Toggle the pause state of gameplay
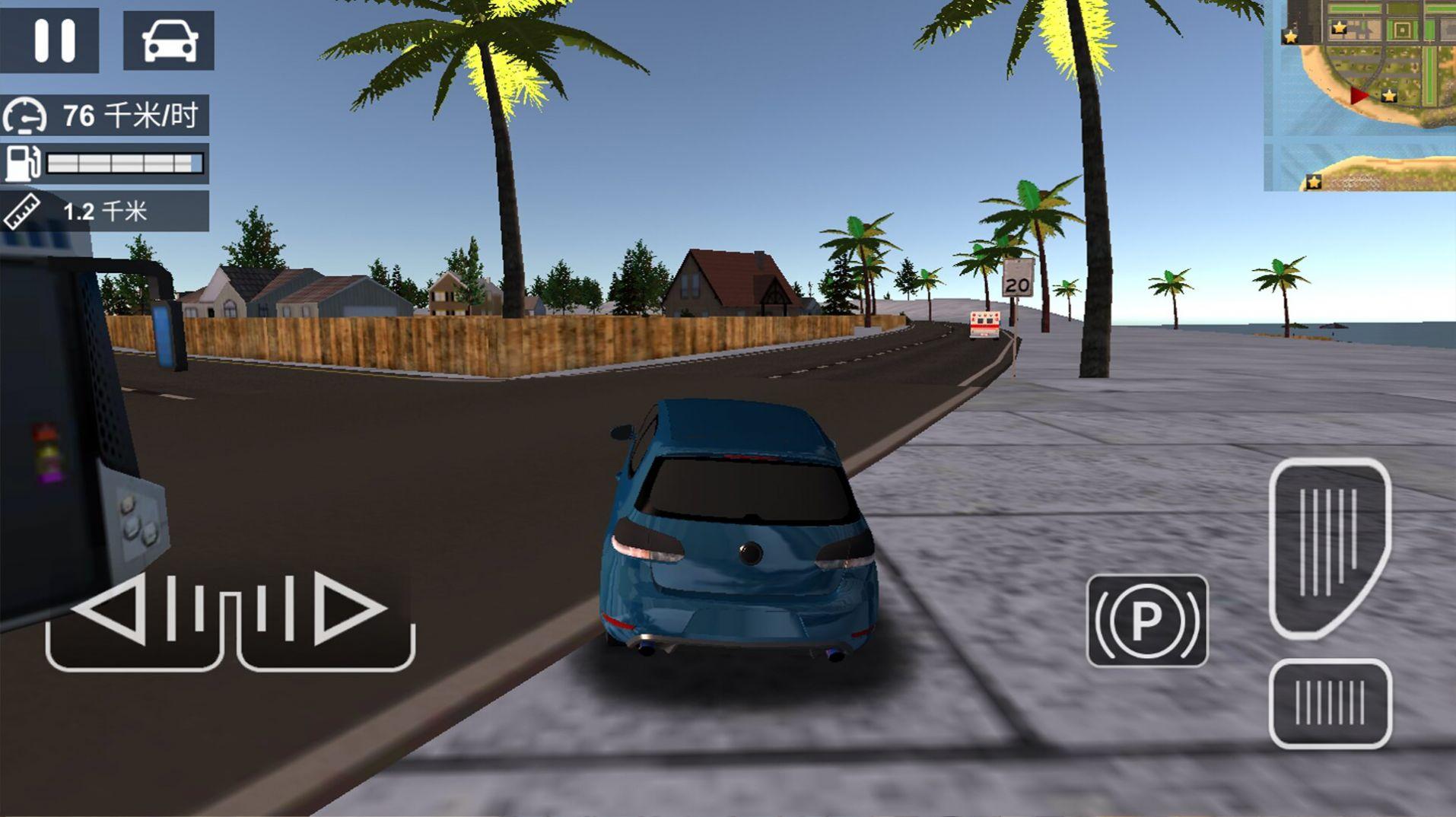This screenshot has height=817, width=1456. coord(52,39)
